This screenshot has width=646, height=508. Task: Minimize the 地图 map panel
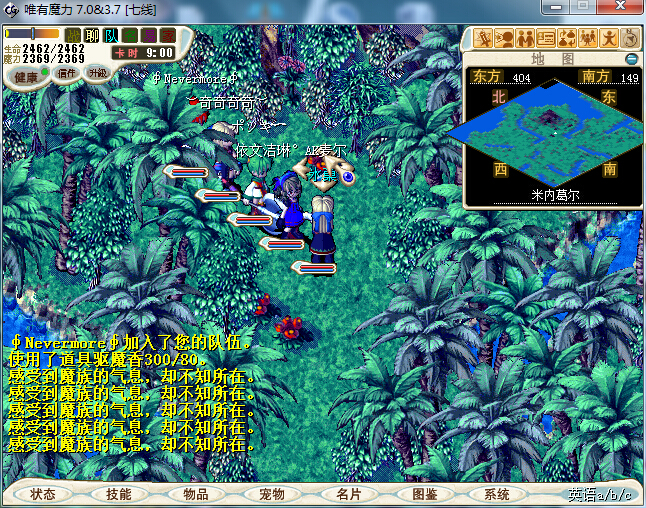(631, 59)
